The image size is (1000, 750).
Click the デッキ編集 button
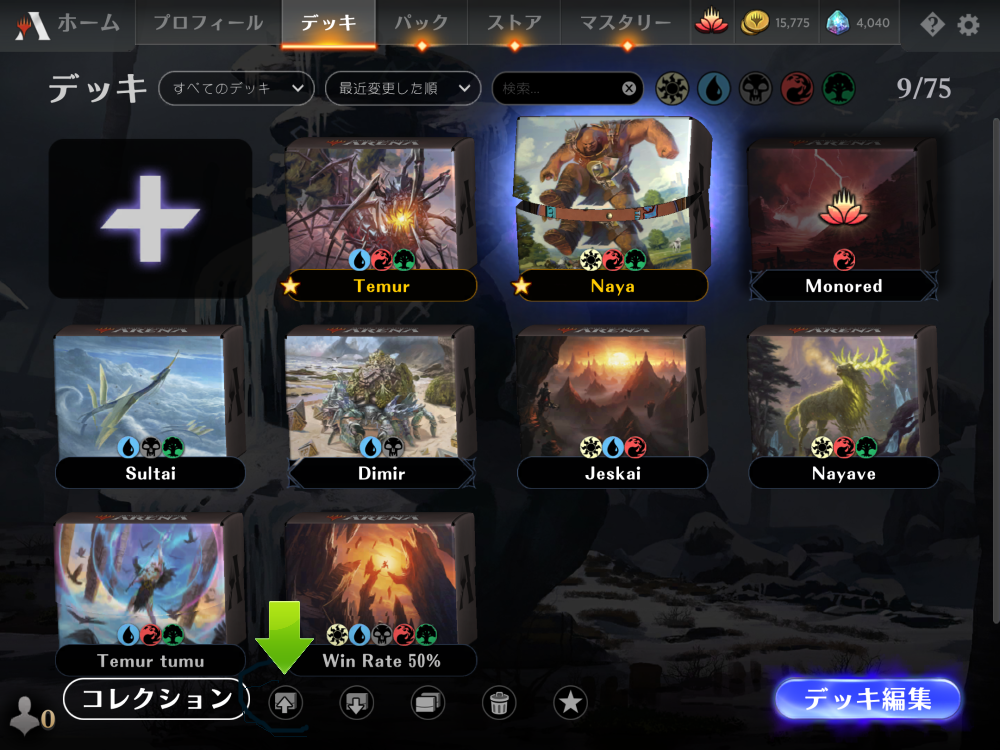click(868, 699)
